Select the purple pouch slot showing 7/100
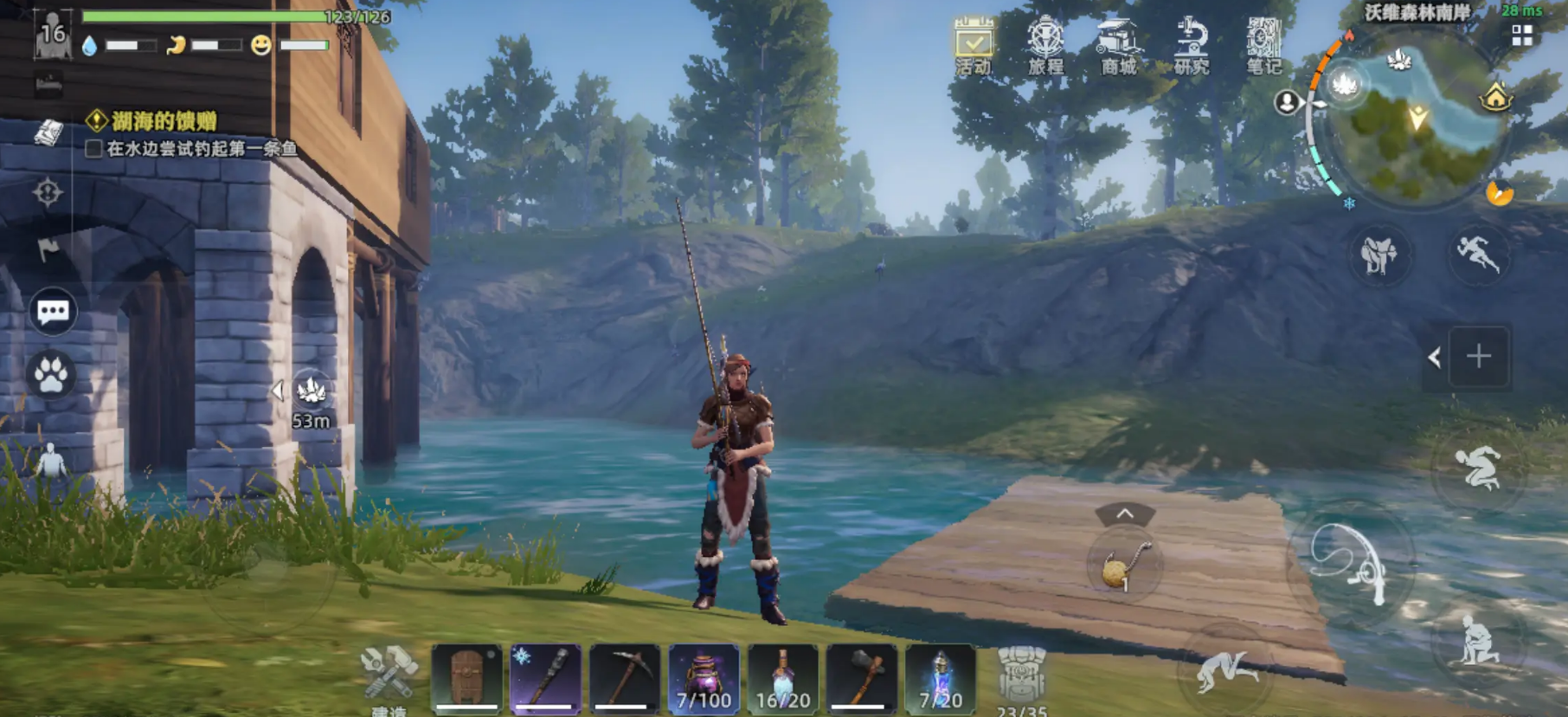The width and height of the screenshot is (1568, 717). 704,679
